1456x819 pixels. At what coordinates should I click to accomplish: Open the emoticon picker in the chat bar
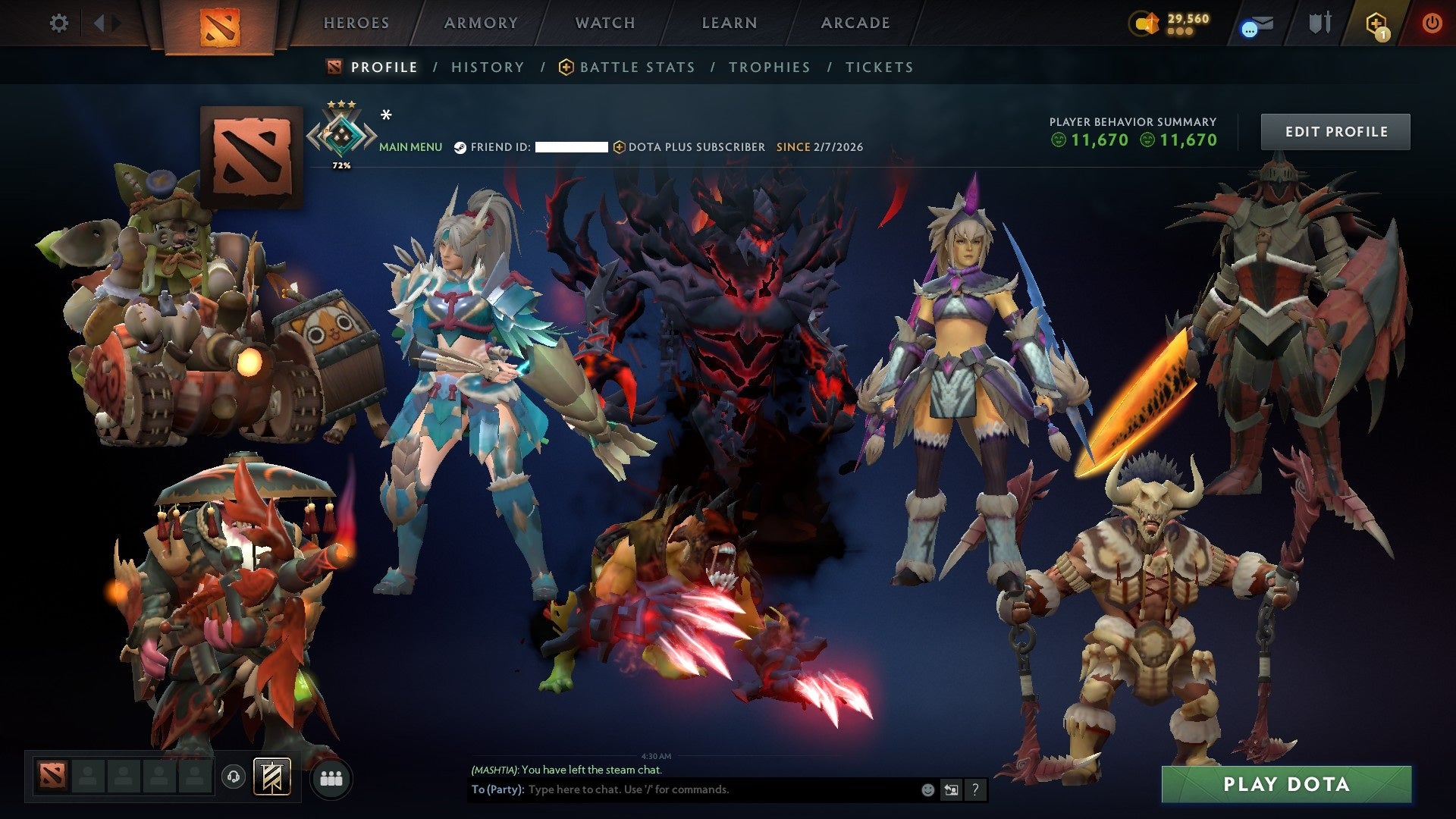point(927,790)
